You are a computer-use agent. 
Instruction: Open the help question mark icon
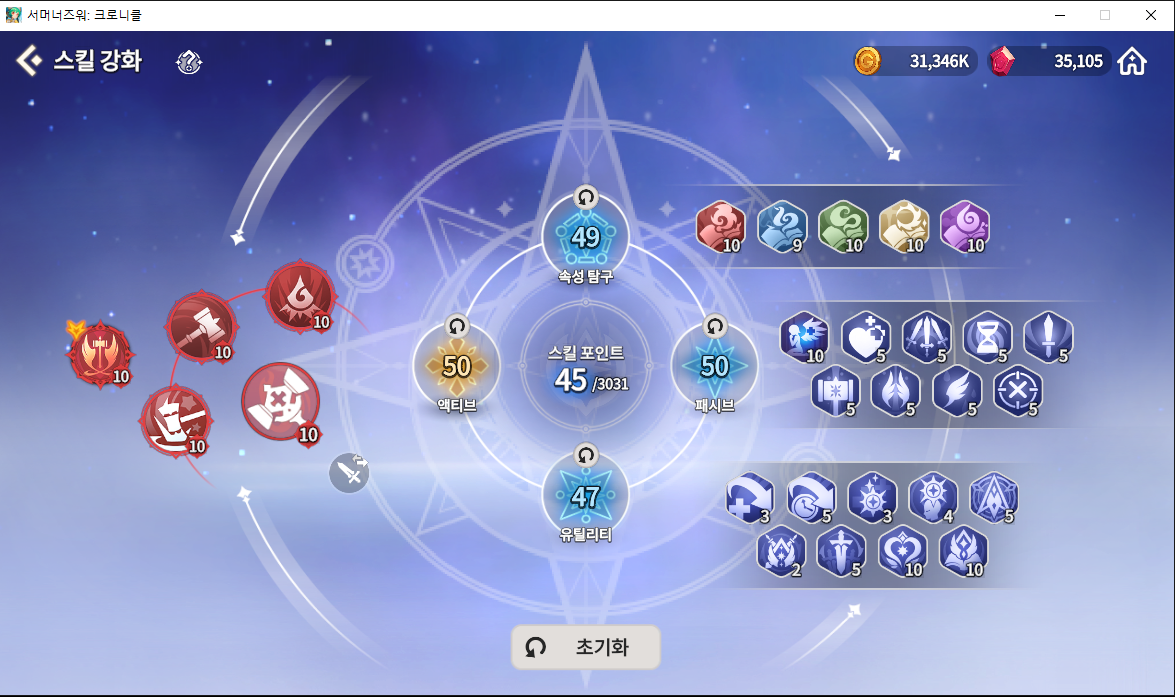(189, 62)
